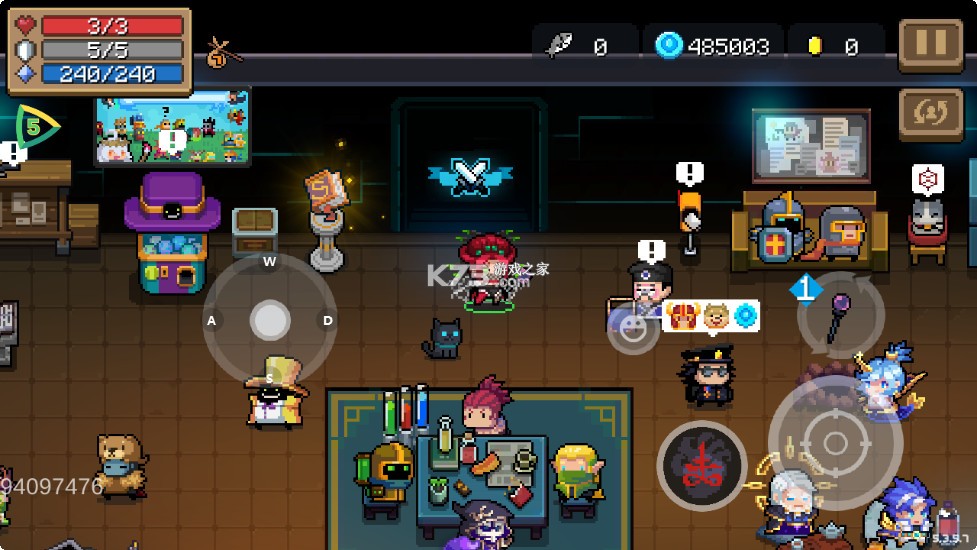The image size is (977, 550).
Task: Move up with the W joystick direction
Action: coord(269,263)
